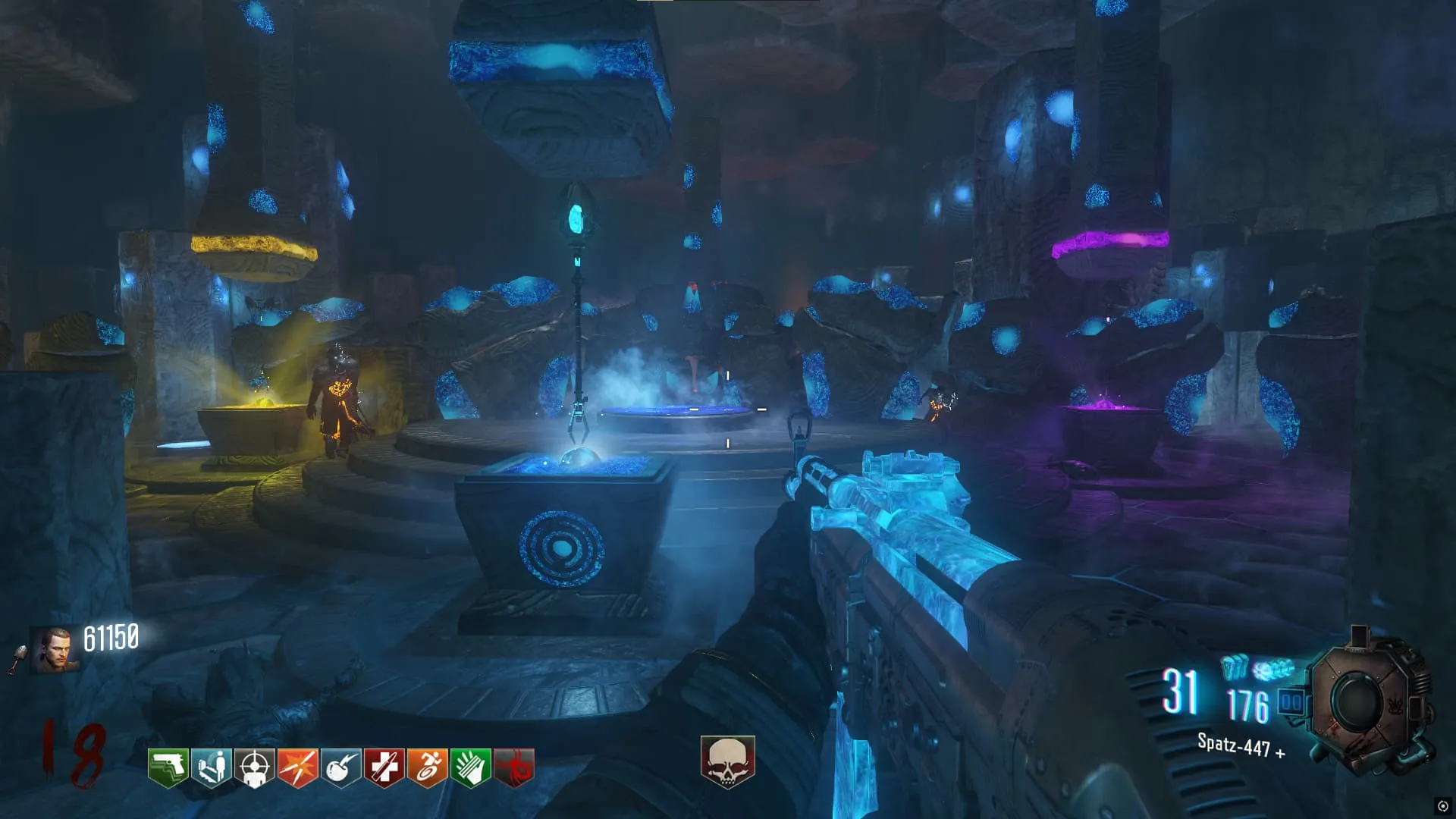Select the blue Quick Revive perk icon
The image size is (1456, 819).
(212, 767)
